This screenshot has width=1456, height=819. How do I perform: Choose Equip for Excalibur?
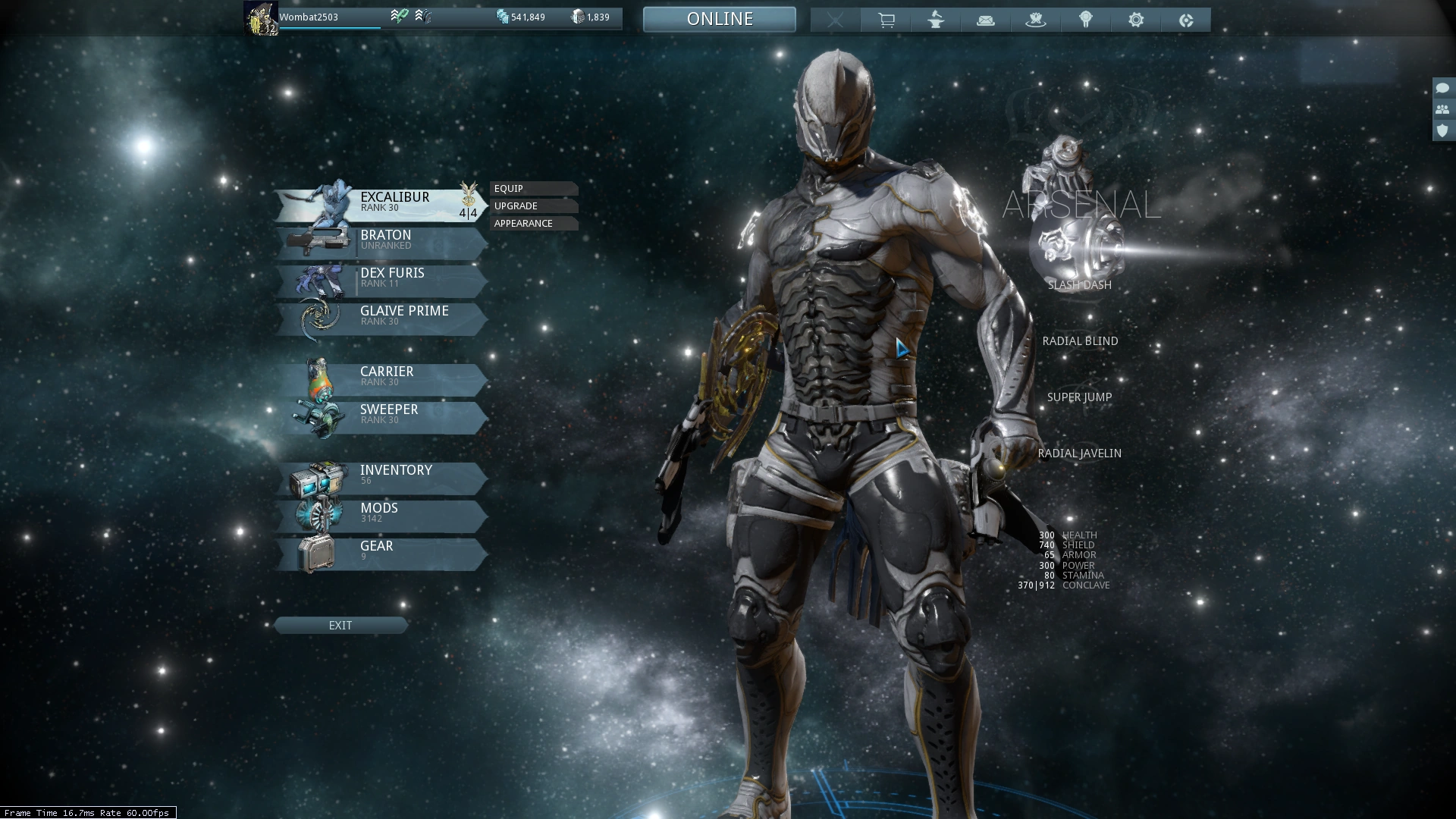click(533, 189)
